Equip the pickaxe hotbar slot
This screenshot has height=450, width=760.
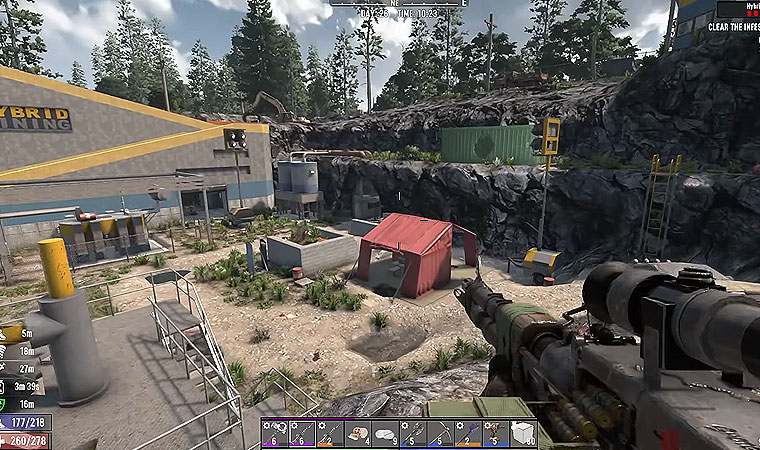coord(440,433)
